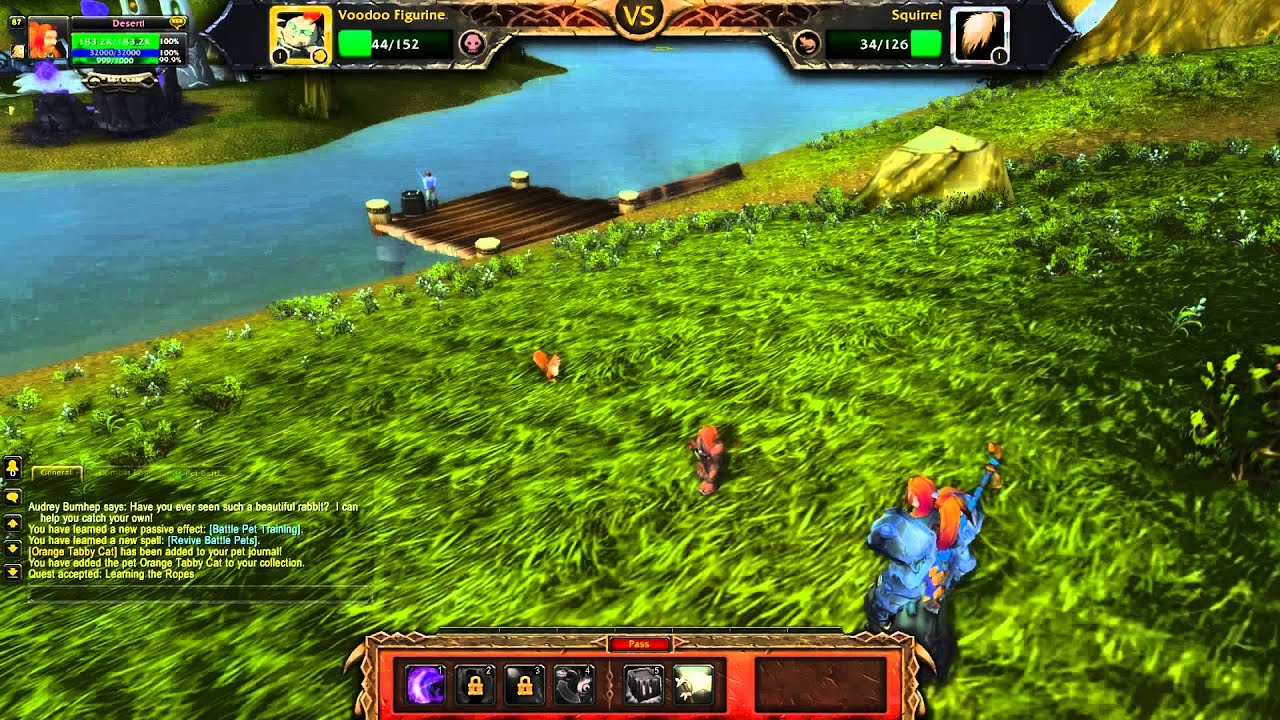Open the Revive Battle Pets chat link

(x=215, y=540)
